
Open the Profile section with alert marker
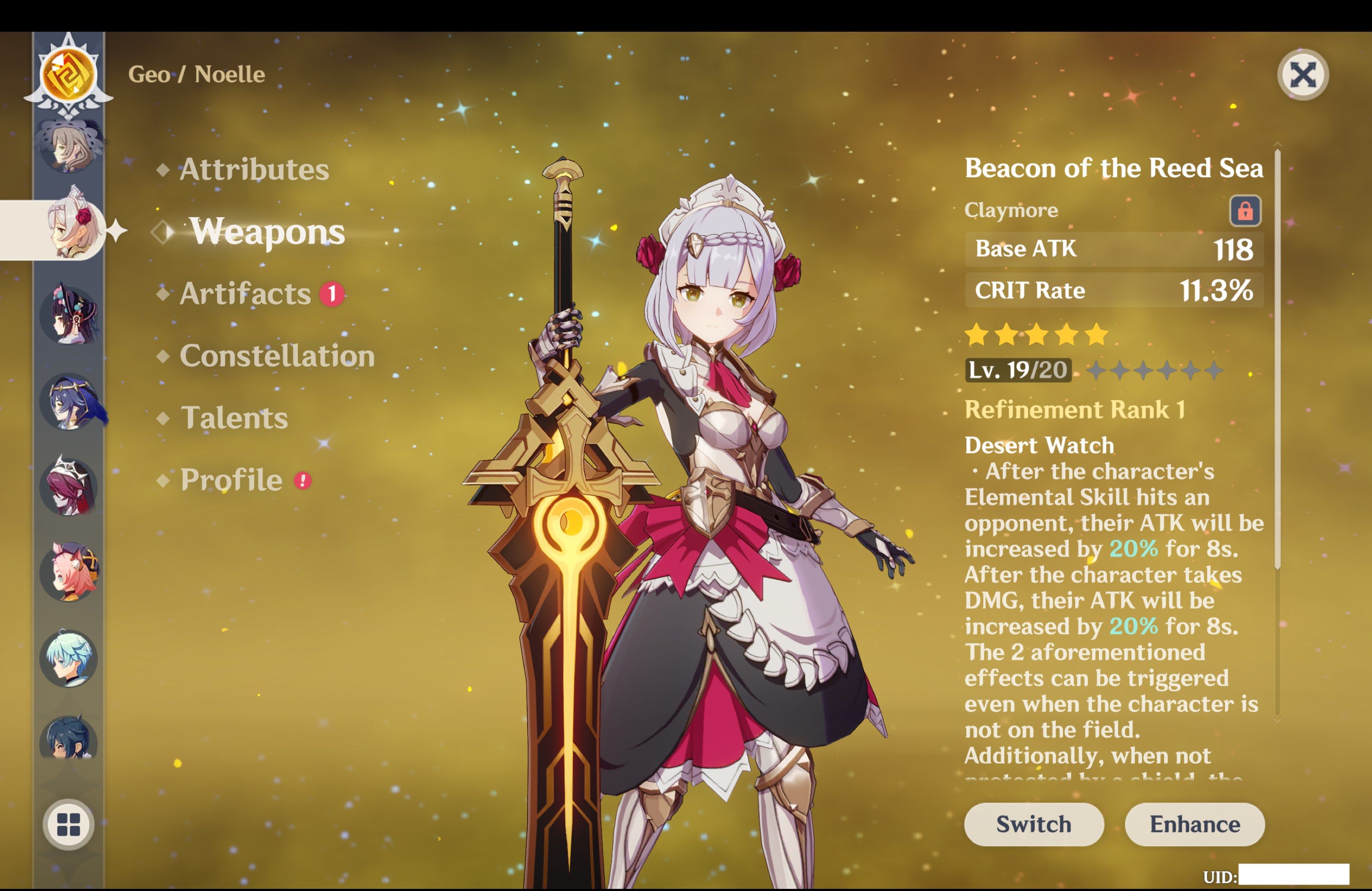(x=230, y=480)
